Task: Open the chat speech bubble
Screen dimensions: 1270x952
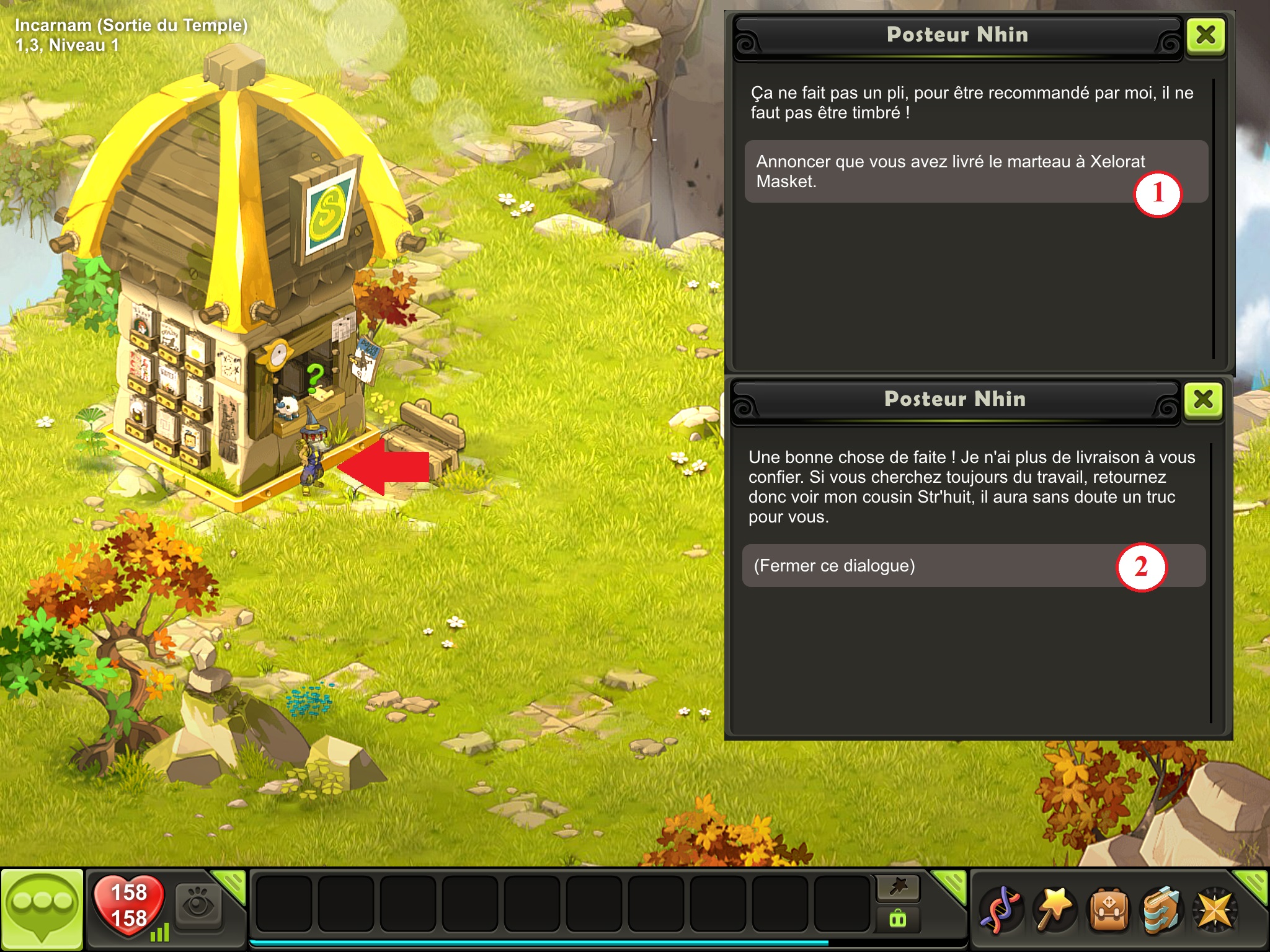Action: pyautogui.click(x=42, y=909)
